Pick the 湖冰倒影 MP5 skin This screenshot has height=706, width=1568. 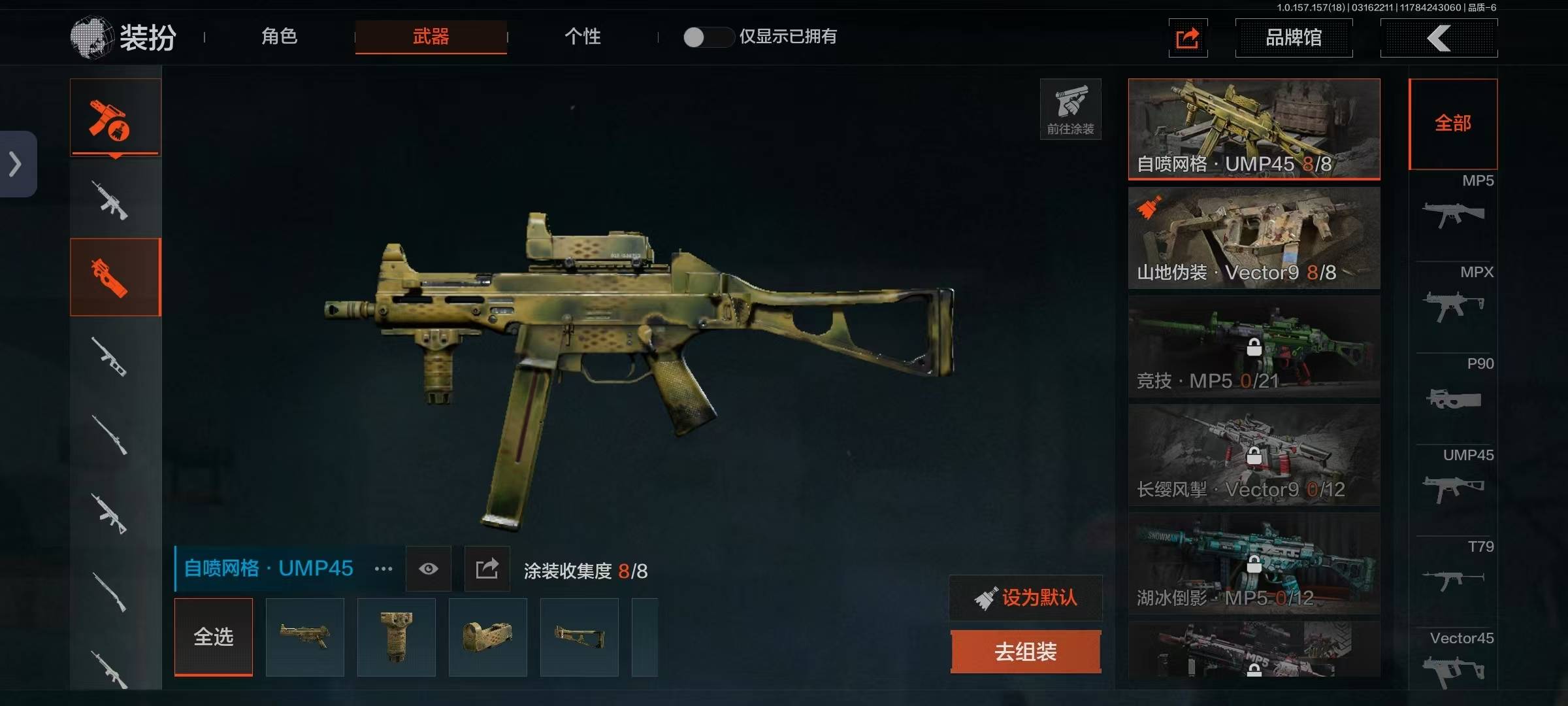[1254, 563]
